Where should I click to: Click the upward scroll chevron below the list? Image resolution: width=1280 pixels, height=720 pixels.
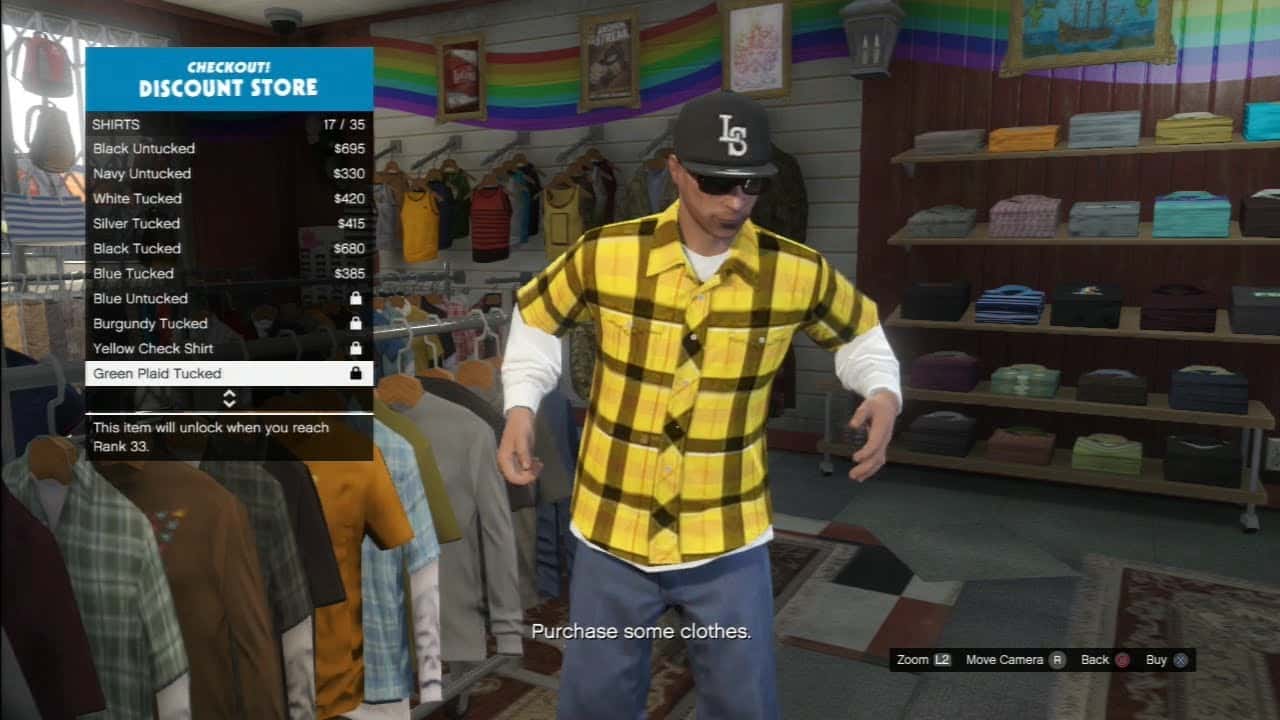[x=228, y=396]
